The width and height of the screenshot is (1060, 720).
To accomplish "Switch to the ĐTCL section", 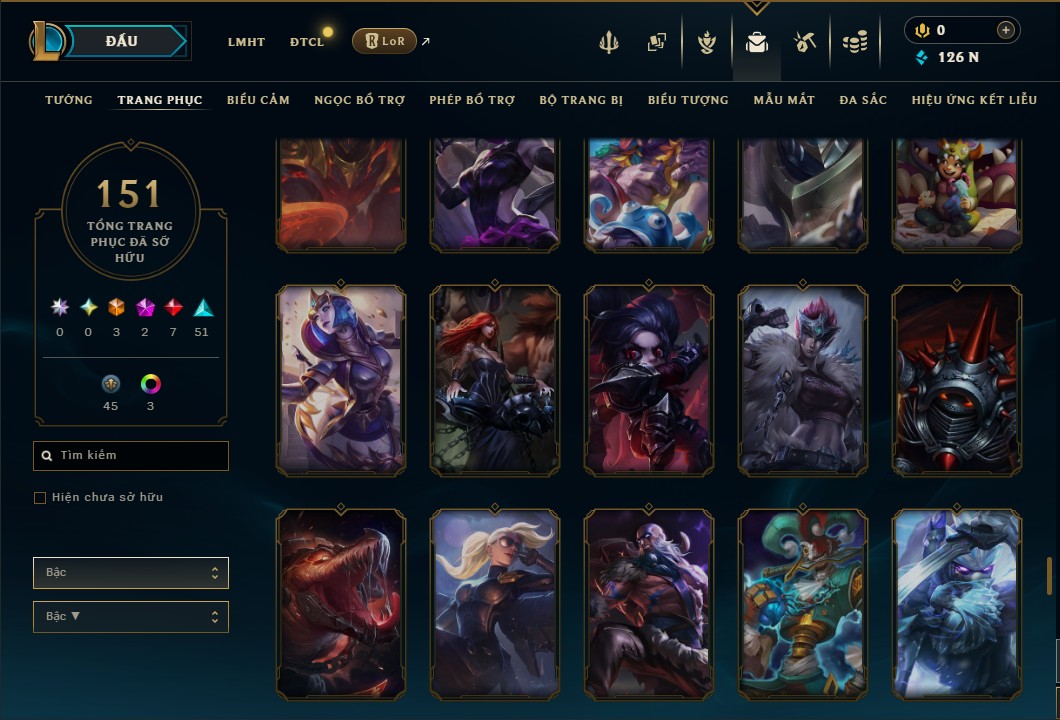I will click(x=307, y=42).
